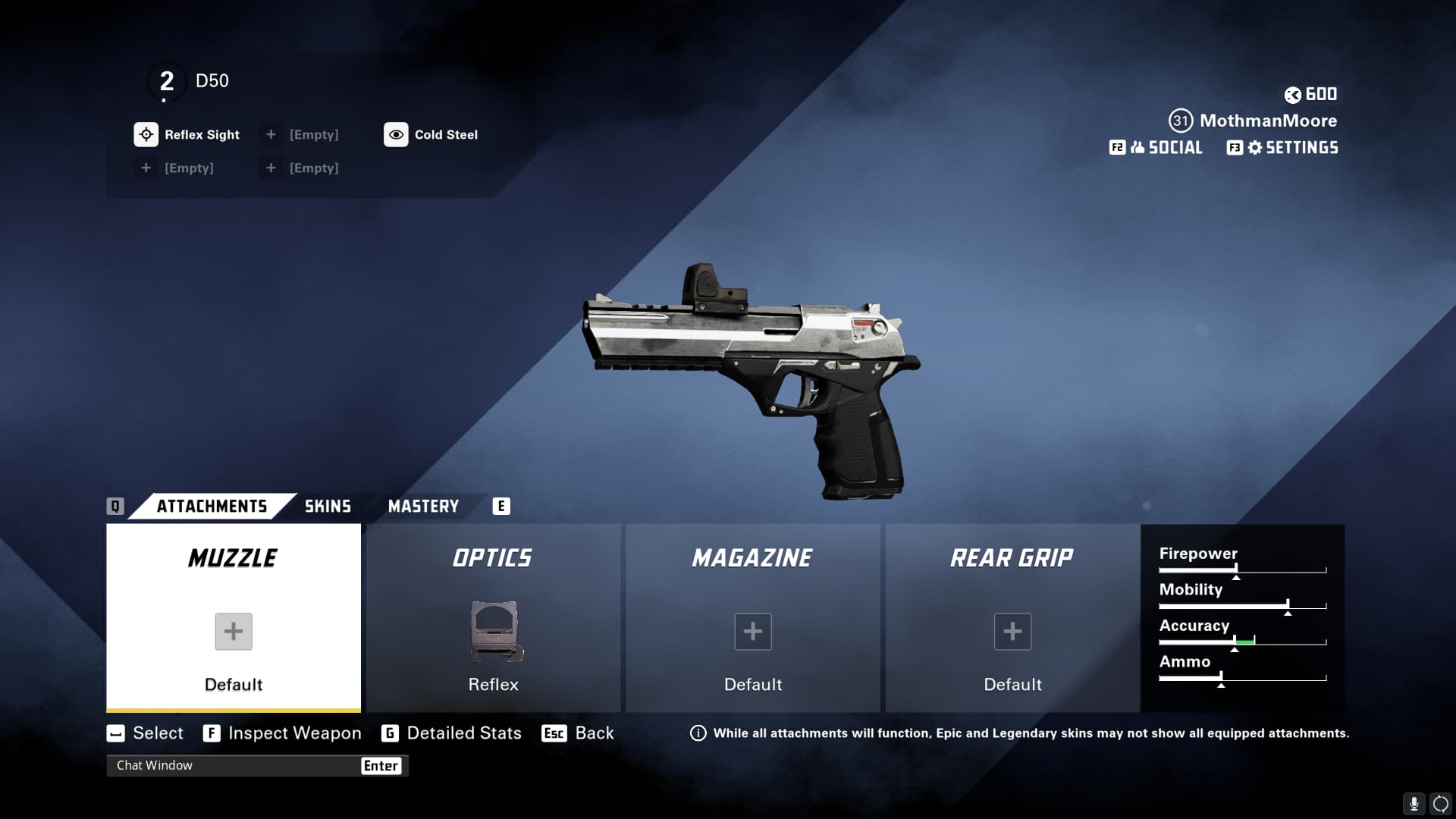
Task: Select the Magazine attachment slot
Action: pos(753,618)
